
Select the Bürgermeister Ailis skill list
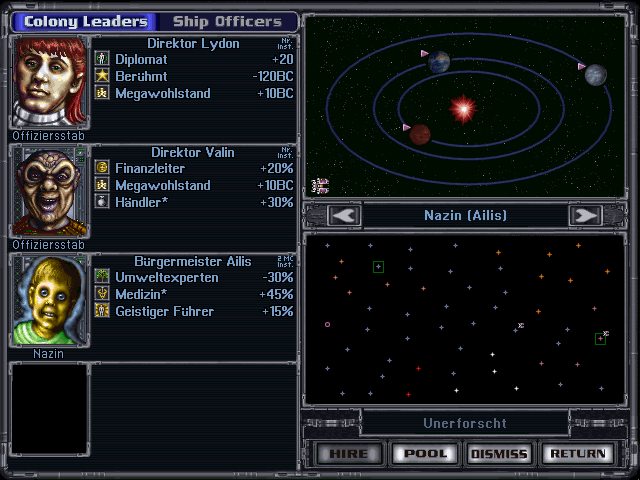pos(195,294)
